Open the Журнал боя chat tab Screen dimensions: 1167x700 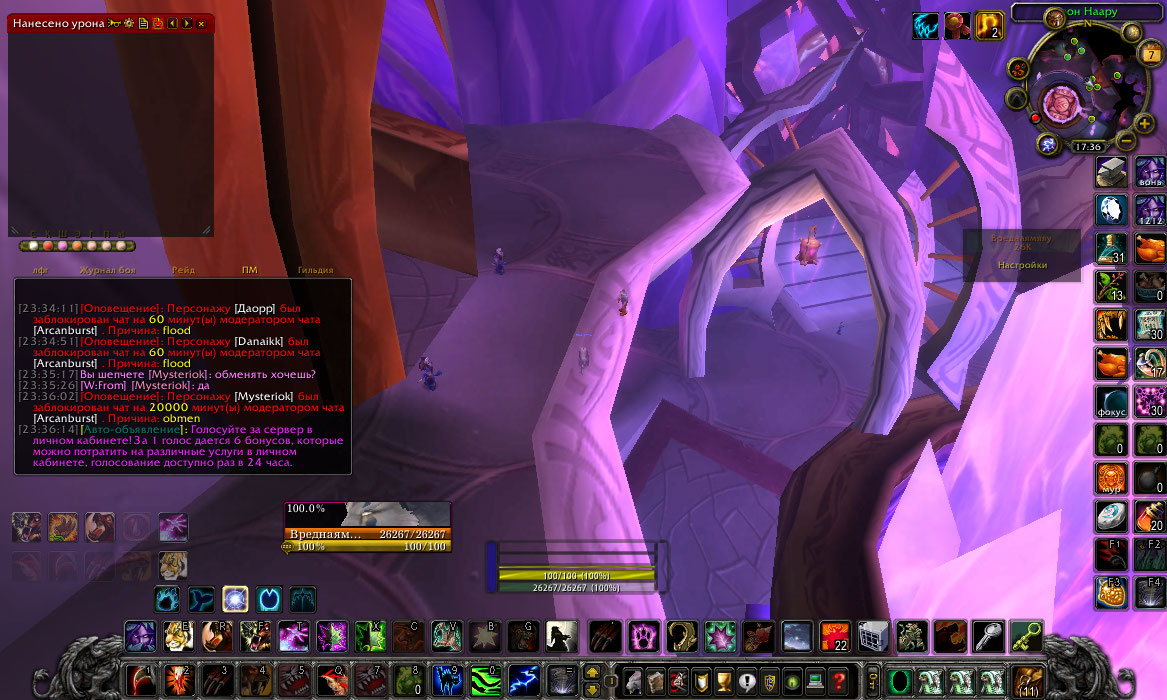tap(106, 270)
